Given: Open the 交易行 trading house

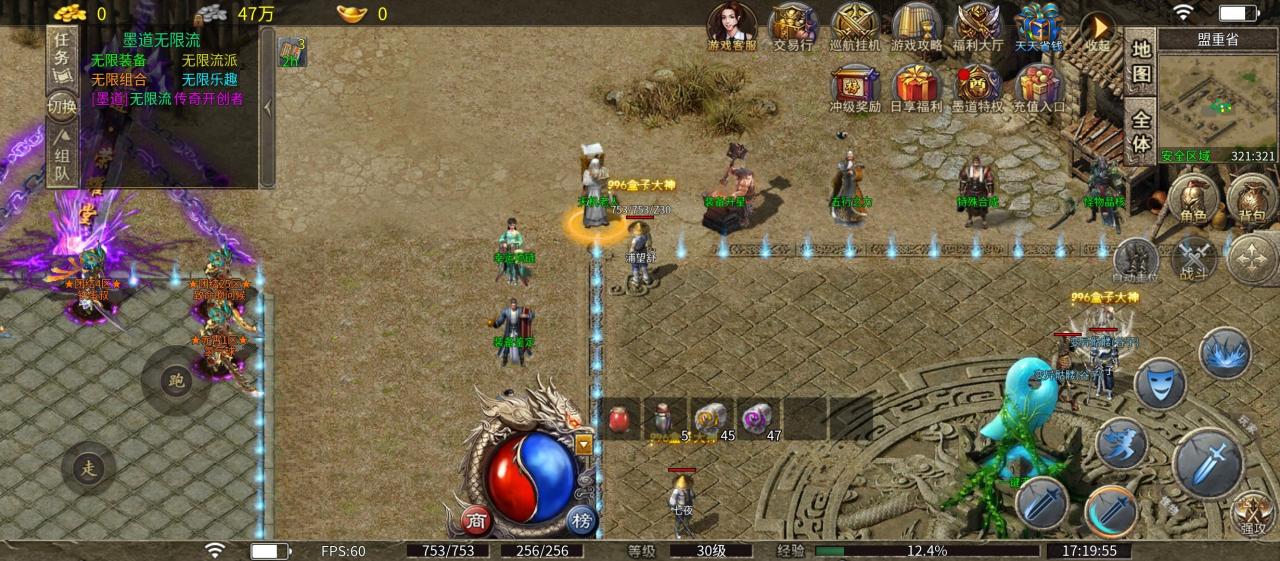Looking at the screenshot, I should click(x=793, y=26).
